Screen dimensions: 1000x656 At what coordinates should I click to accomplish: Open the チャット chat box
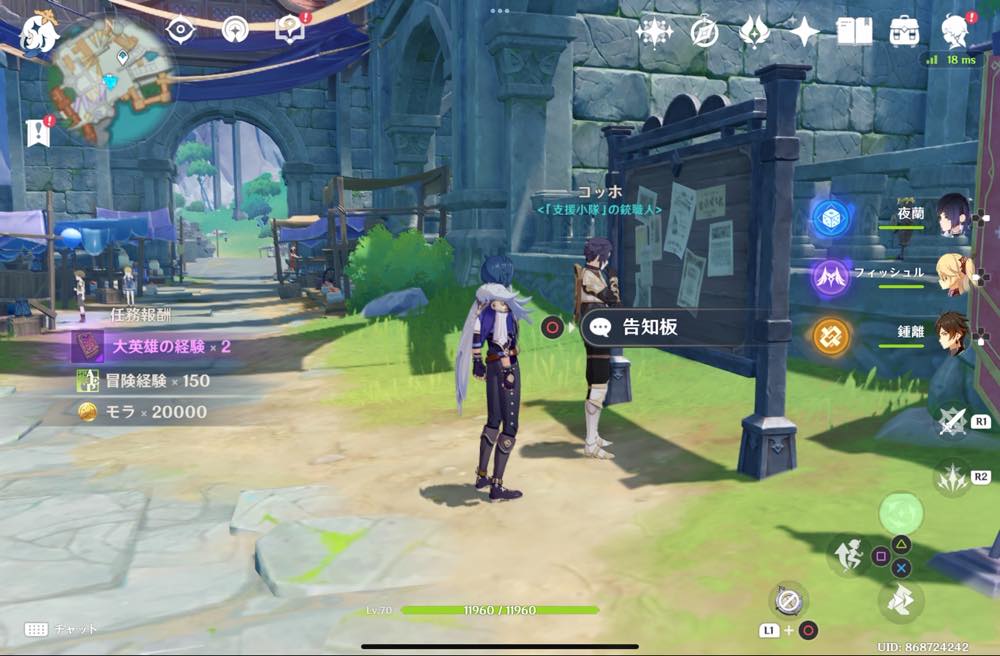click(x=60, y=629)
